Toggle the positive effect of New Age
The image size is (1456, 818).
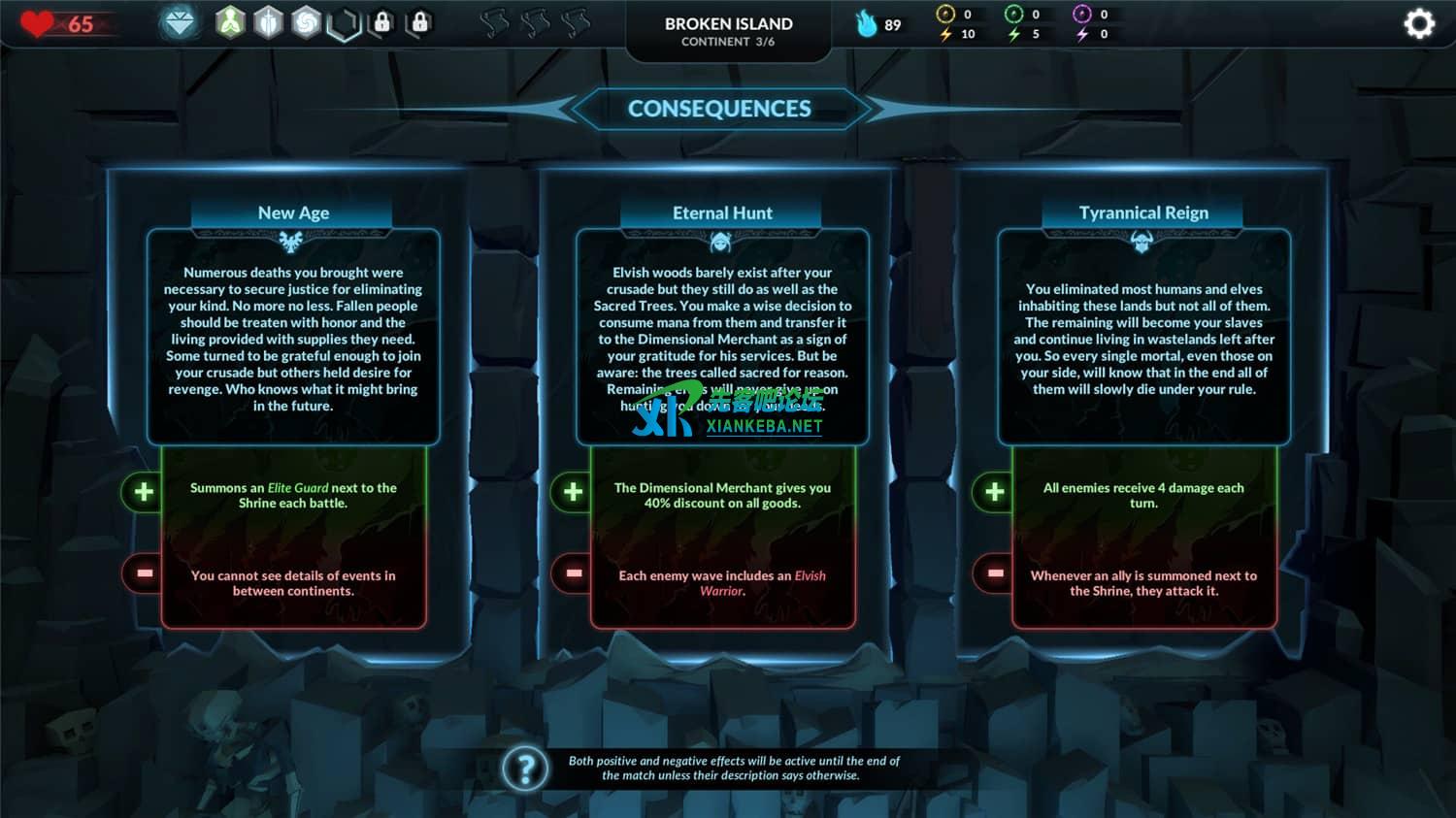[142, 492]
